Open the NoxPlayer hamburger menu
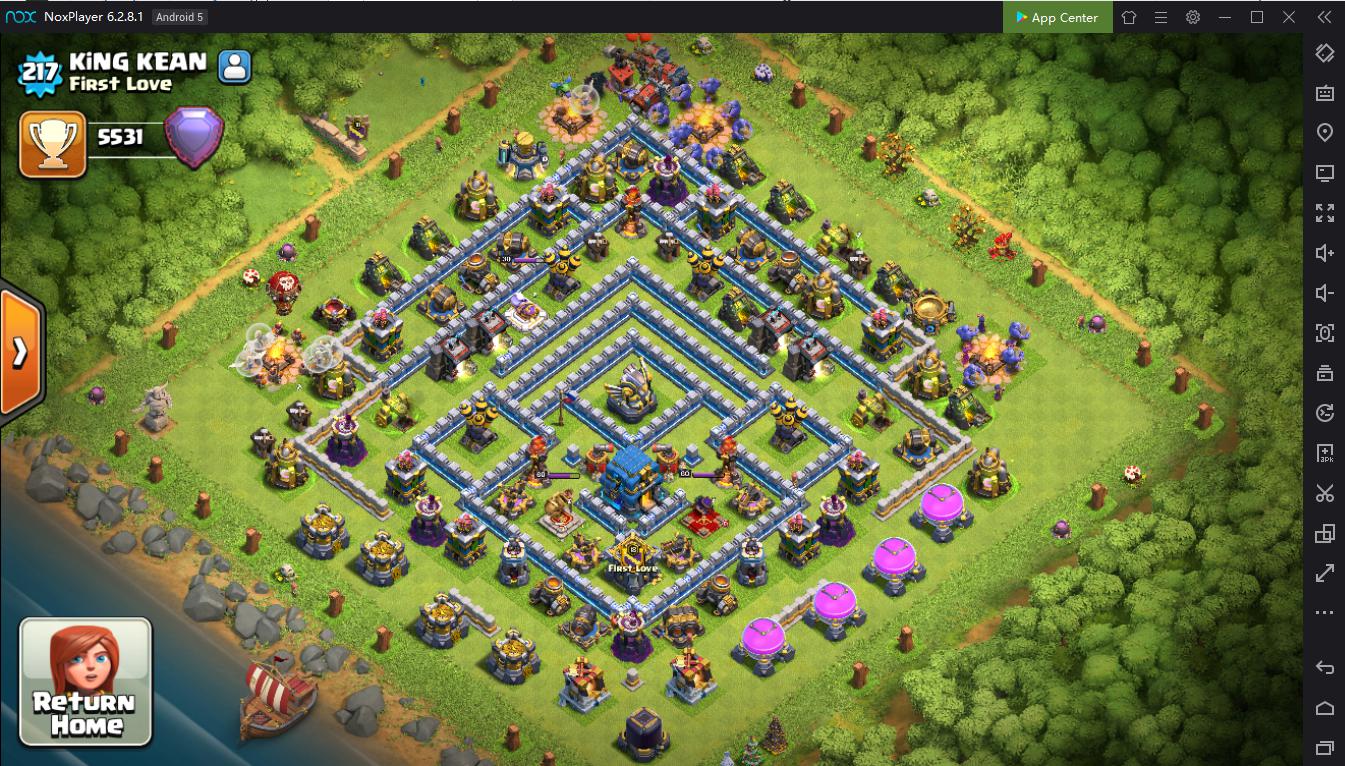Image resolution: width=1345 pixels, height=766 pixels. (1161, 17)
